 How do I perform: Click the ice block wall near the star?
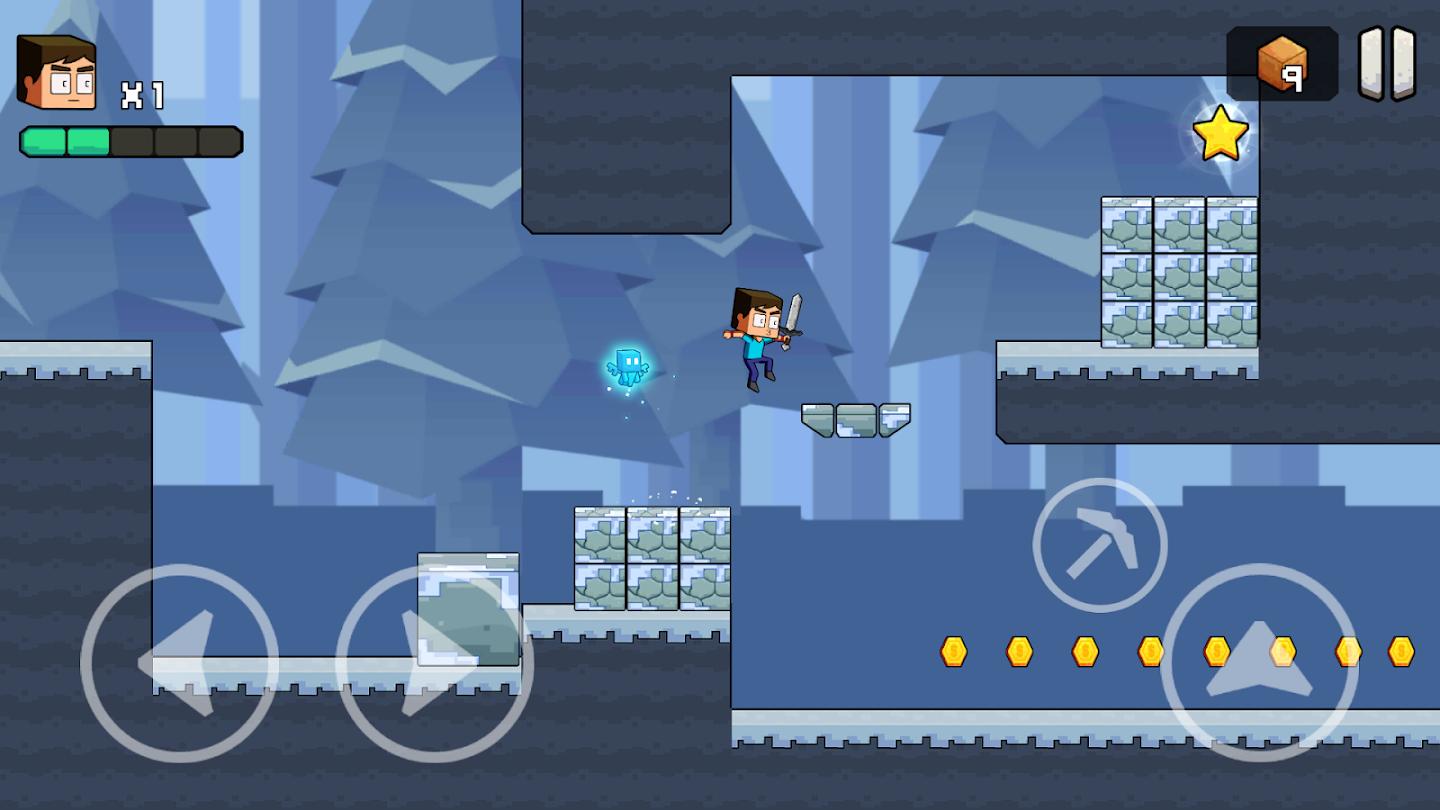coord(1180,270)
